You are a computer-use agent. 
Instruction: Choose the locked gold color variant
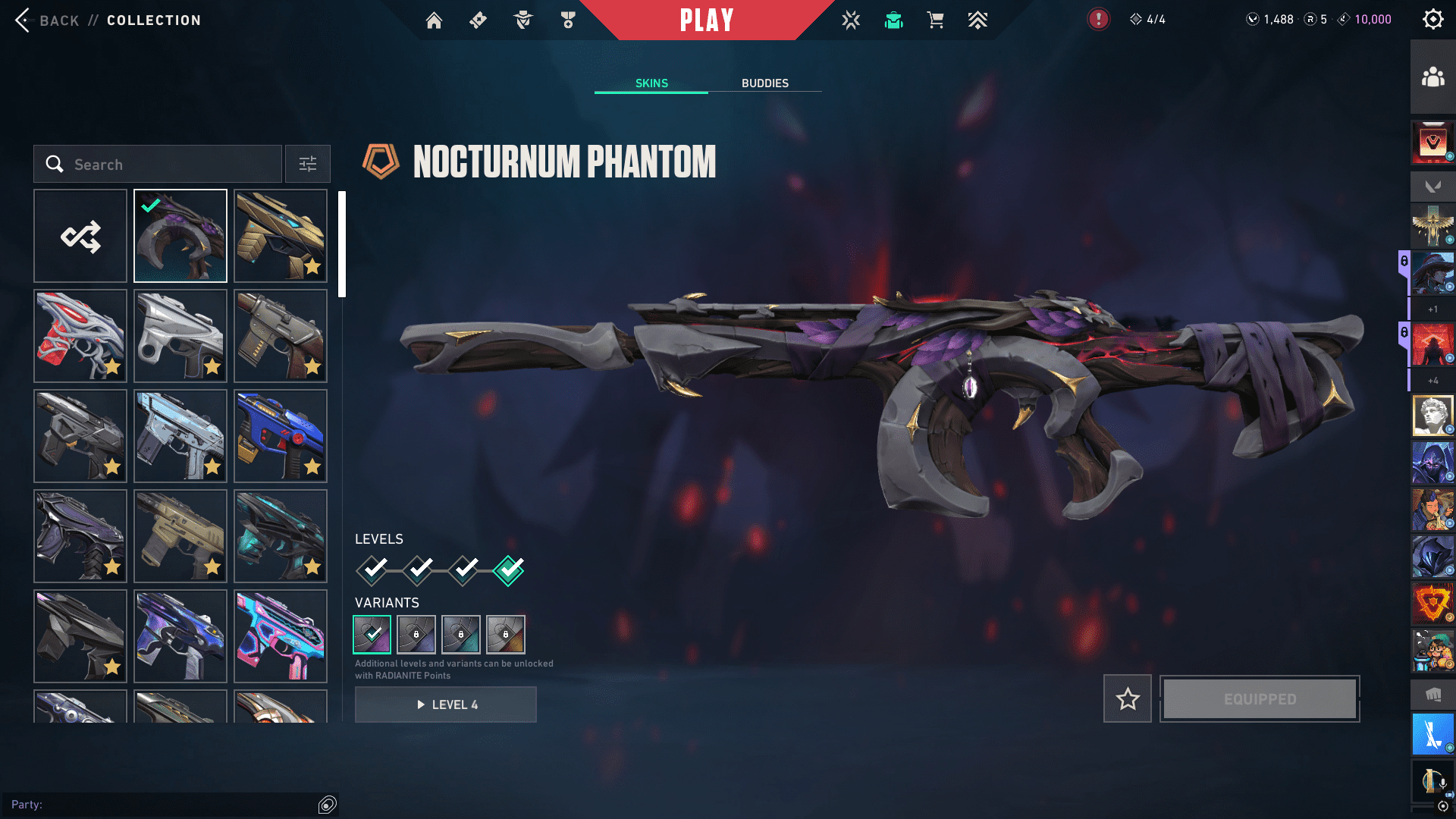(x=506, y=635)
